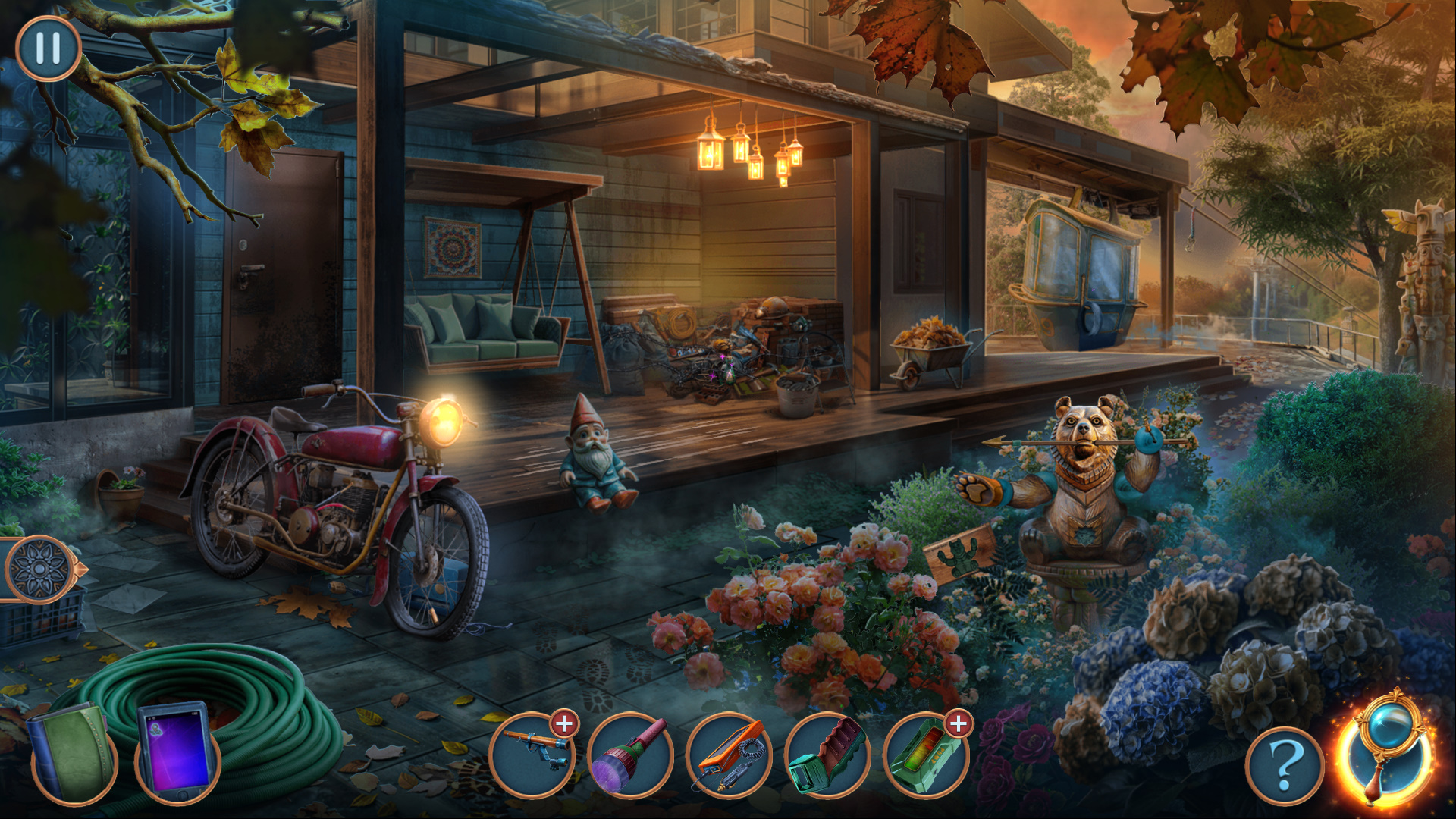
Task: Pick the orange solar charger item
Action: coord(730,754)
